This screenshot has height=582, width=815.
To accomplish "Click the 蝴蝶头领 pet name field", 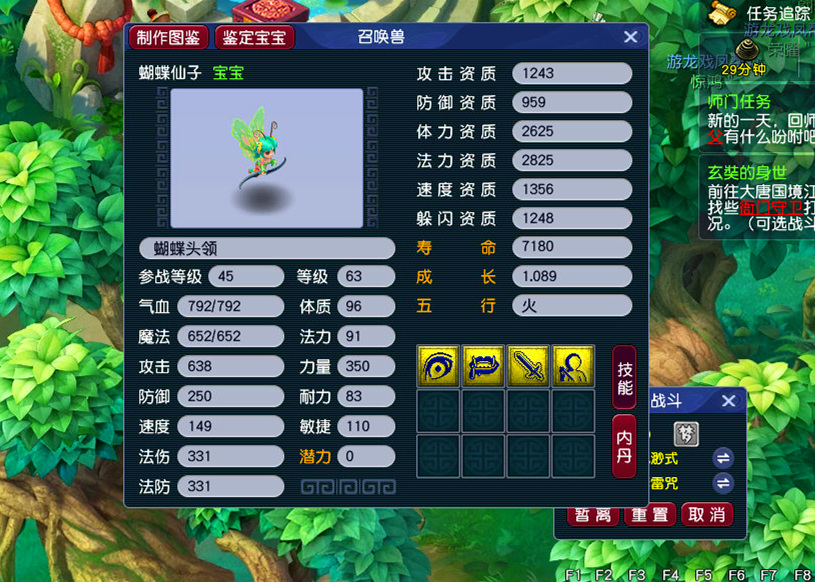I will pos(267,248).
